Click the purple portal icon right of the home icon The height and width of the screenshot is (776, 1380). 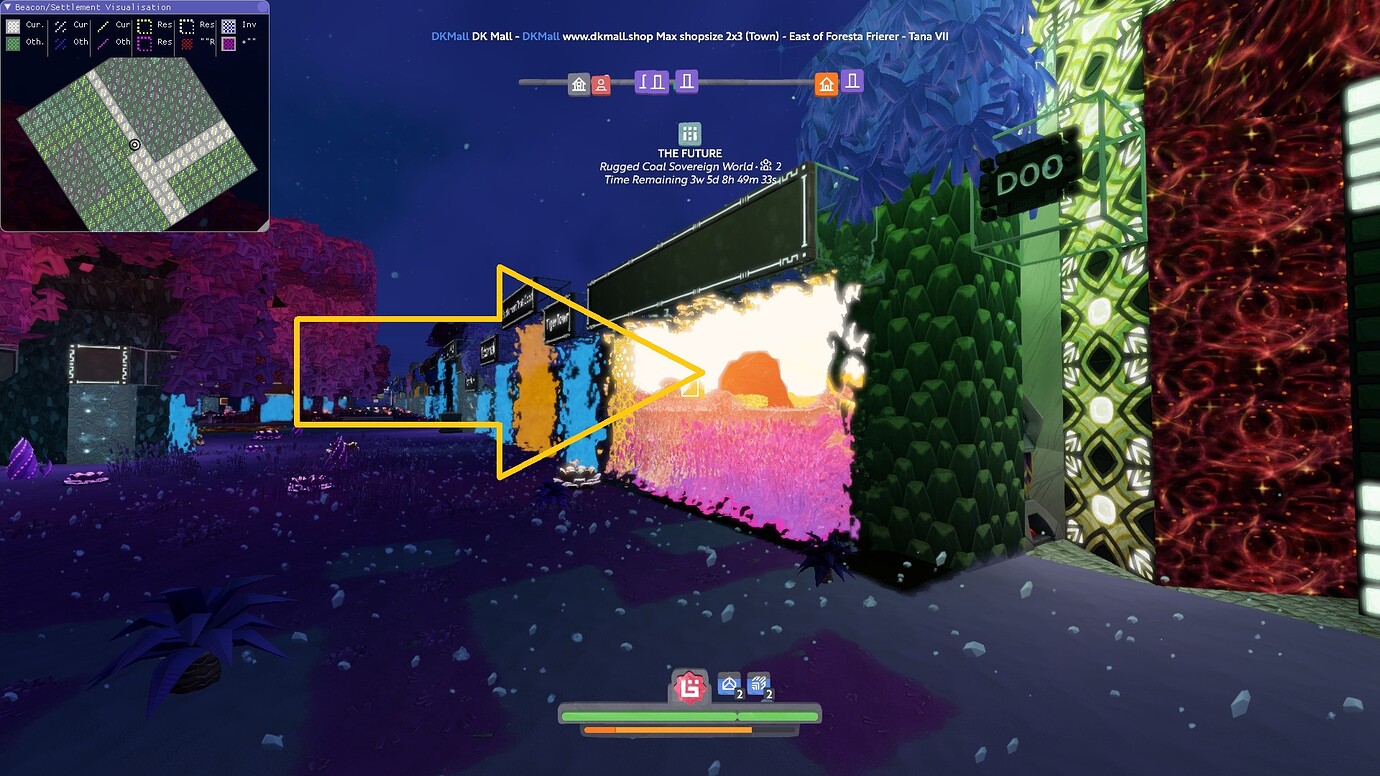[x=853, y=83]
